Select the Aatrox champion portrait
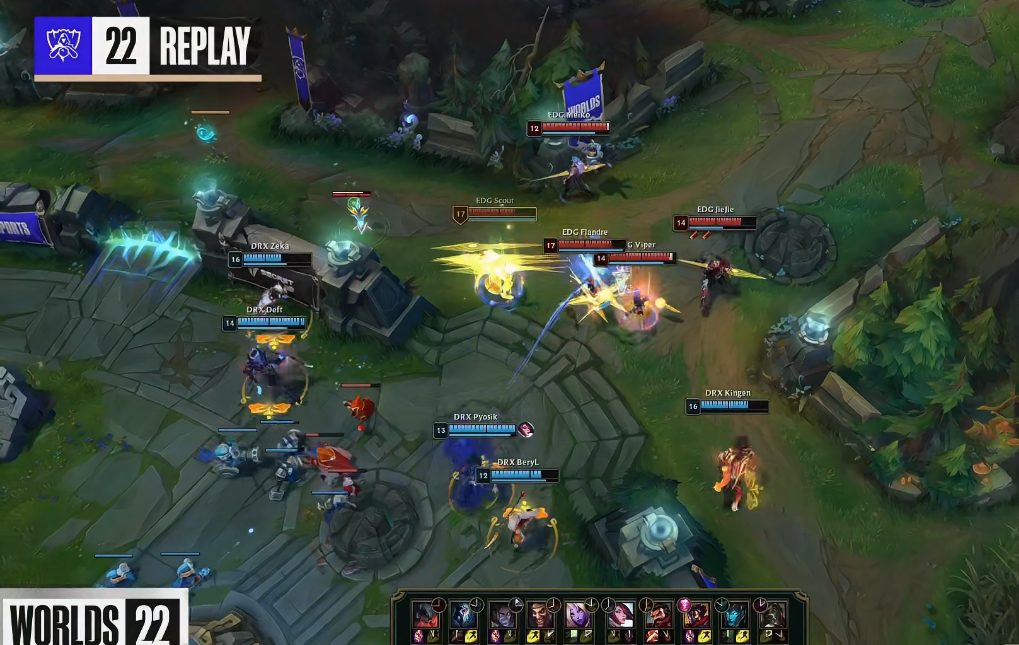Viewport: 1019px width, 645px height. (425, 614)
